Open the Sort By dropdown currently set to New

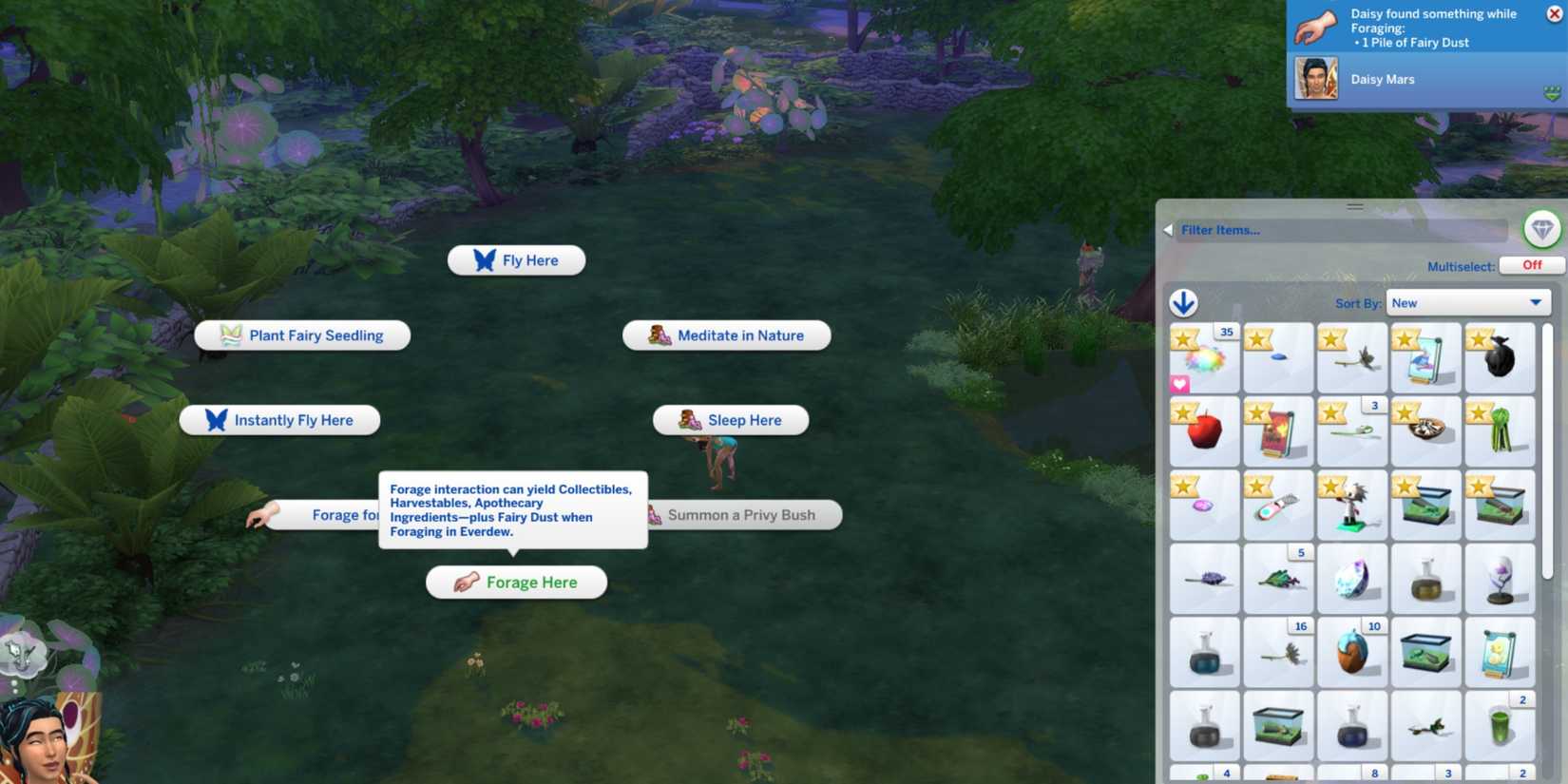coord(1467,302)
